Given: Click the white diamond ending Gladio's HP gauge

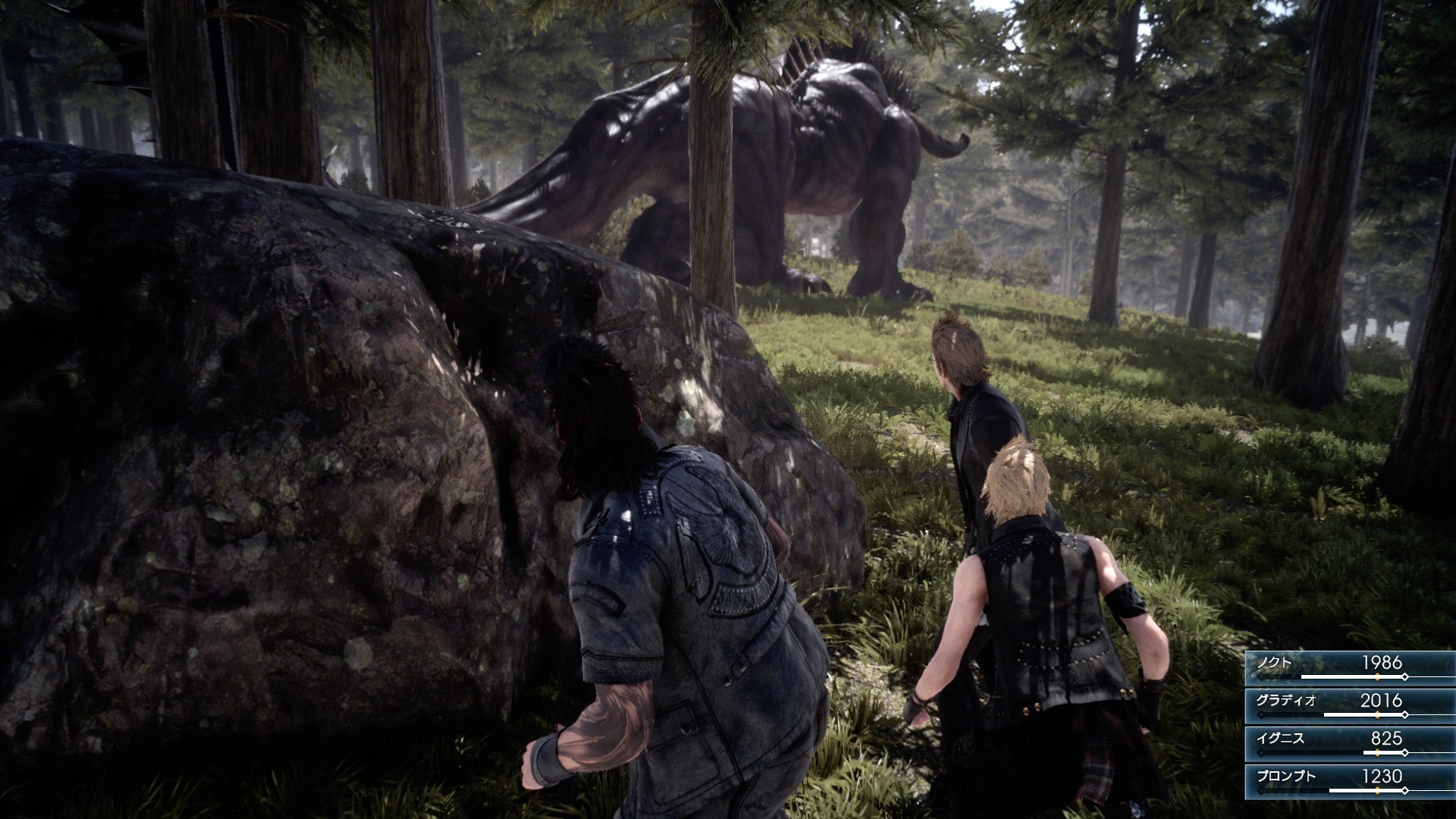Looking at the screenshot, I should (x=1406, y=714).
